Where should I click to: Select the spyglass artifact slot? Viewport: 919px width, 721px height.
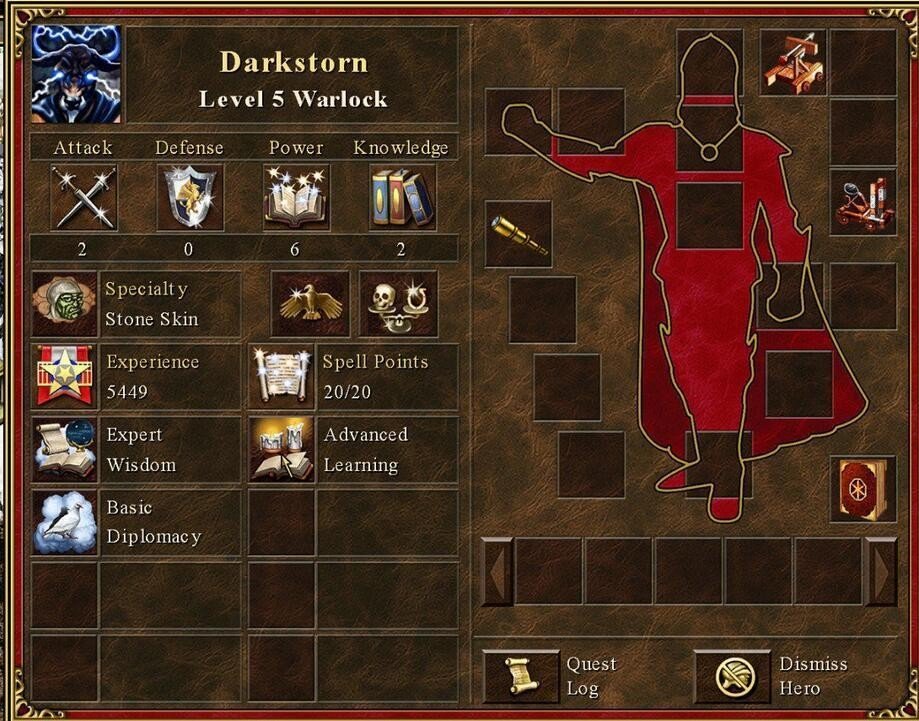coord(518,234)
